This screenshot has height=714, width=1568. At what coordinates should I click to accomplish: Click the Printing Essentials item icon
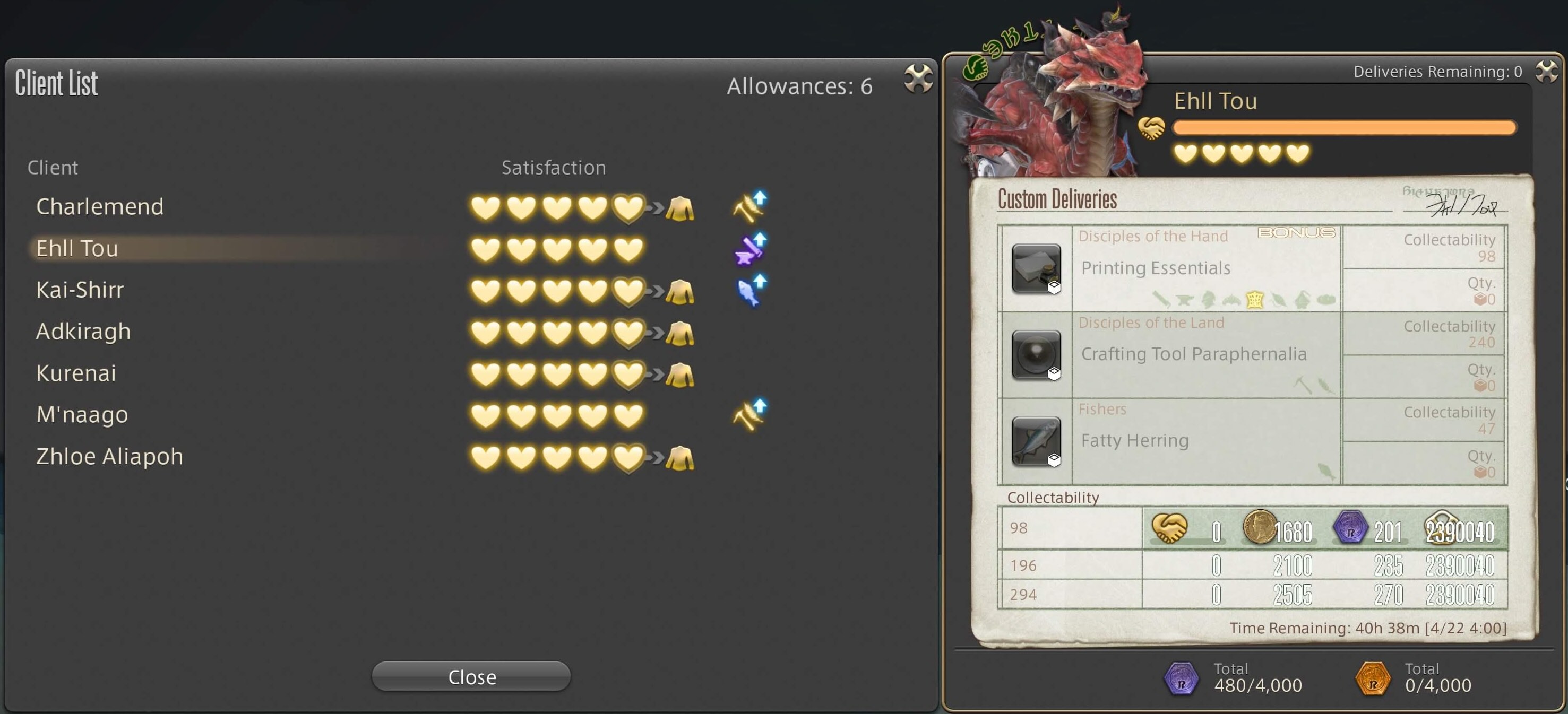(x=1036, y=268)
